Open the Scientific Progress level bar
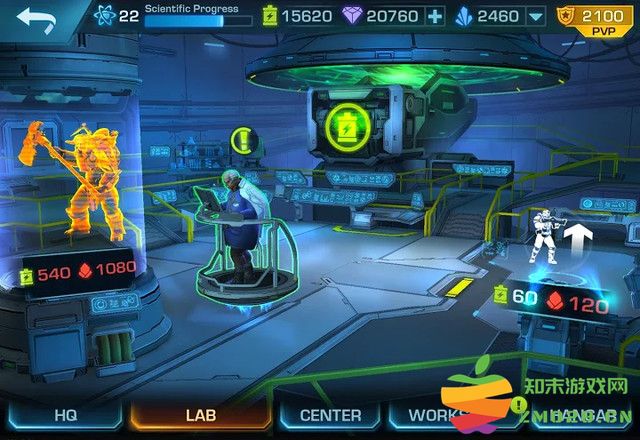Viewport: 640px width, 440px height. pyautogui.click(x=198, y=20)
